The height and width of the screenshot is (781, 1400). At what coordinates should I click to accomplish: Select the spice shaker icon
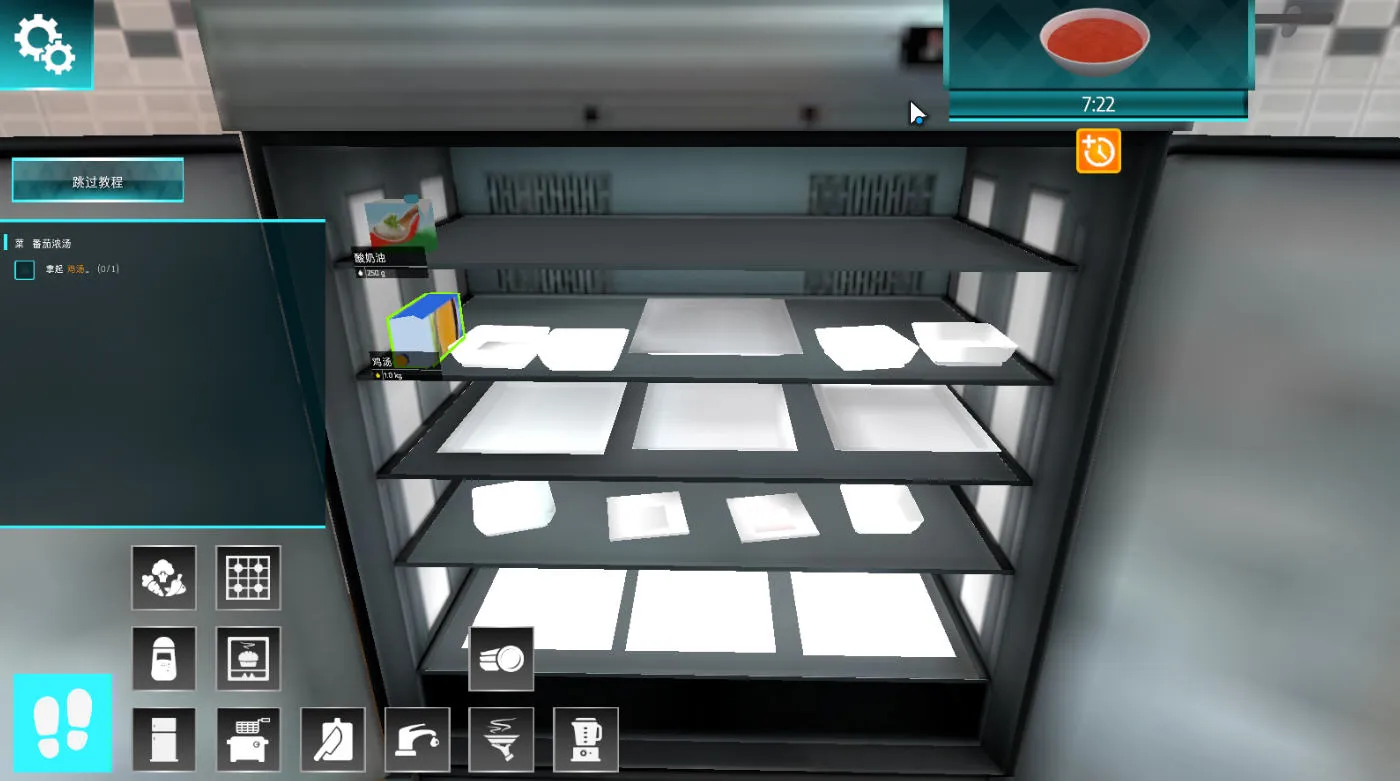pyautogui.click(x=164, y=658)
